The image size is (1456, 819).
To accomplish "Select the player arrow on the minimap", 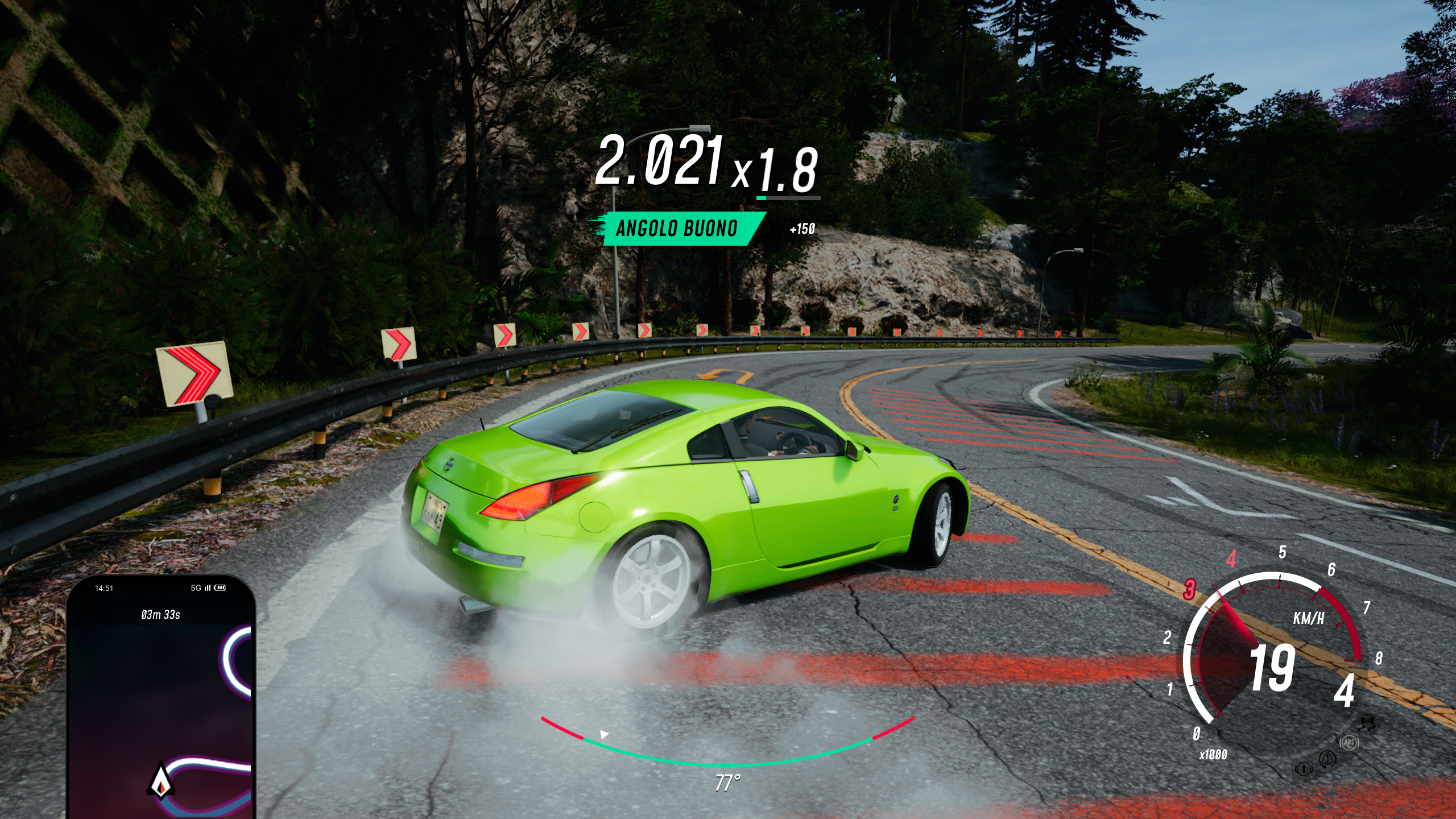I will pyautogui.click(x=161, y=781).
